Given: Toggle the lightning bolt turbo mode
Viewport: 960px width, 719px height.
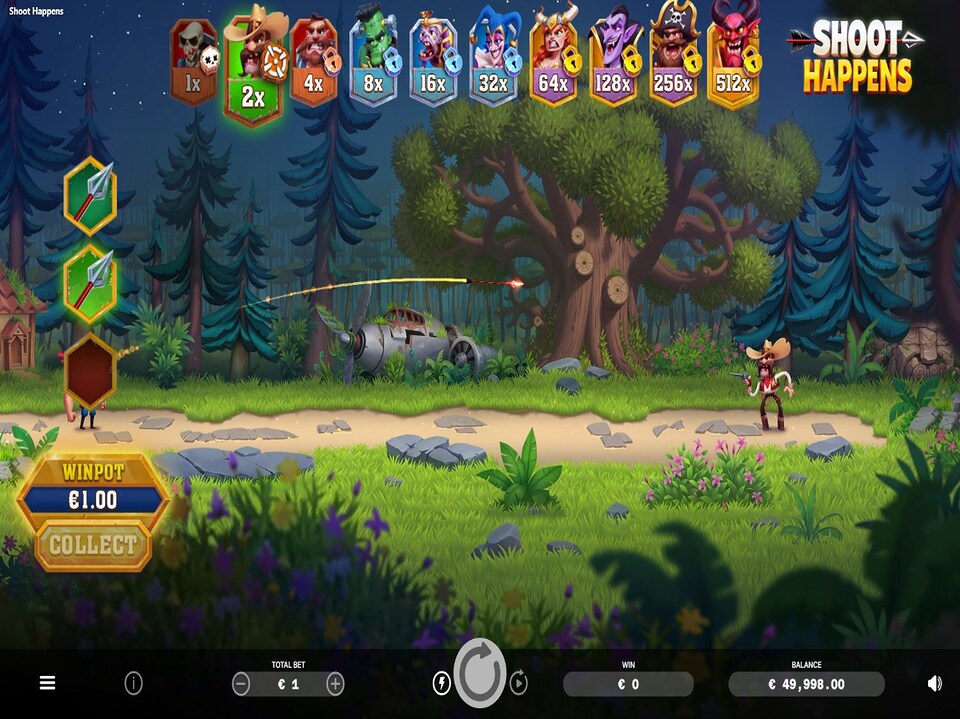Looking at the screenshot, I should click(441, 683).
